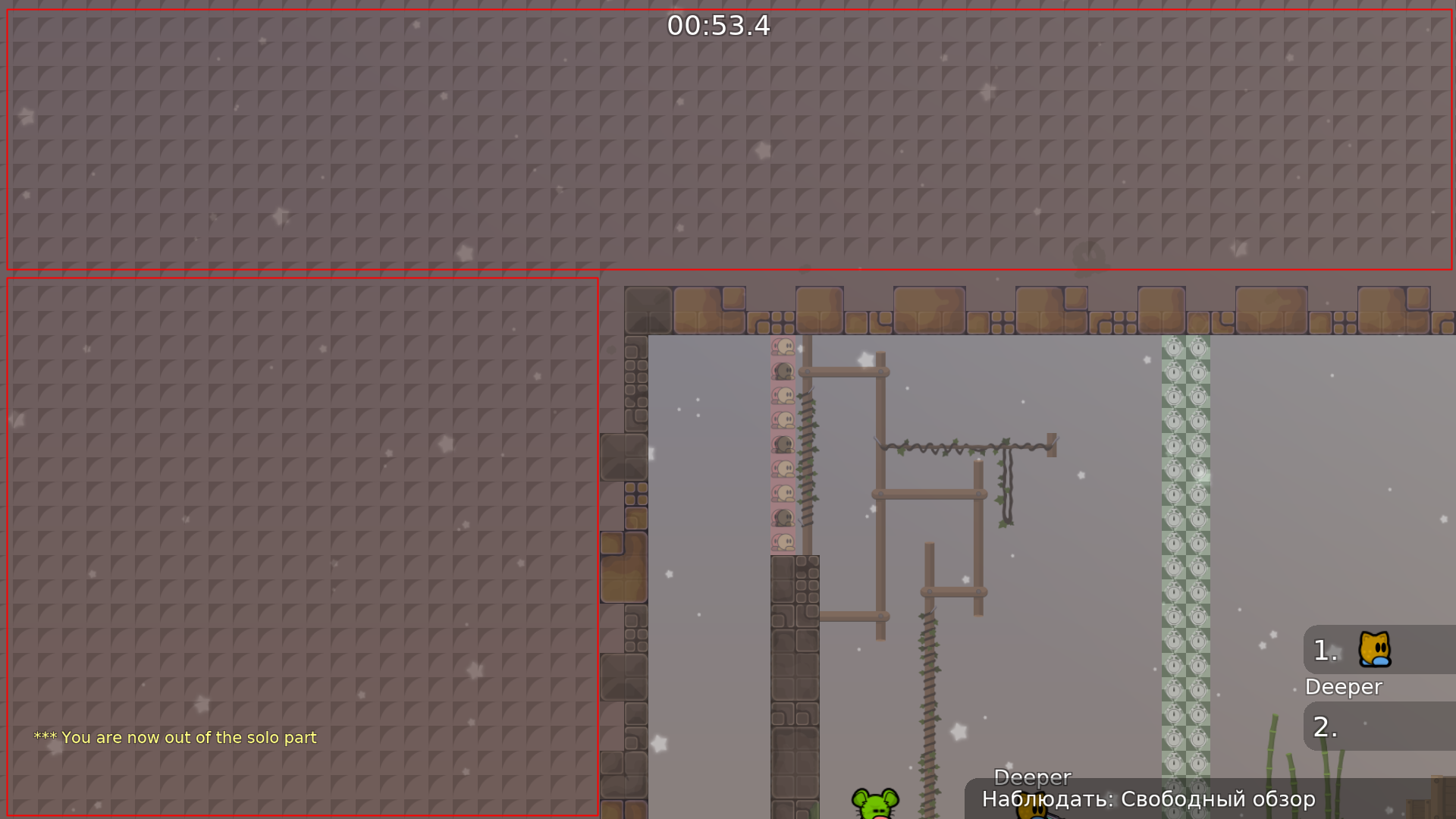Image resolution: width=1456 pixels, height=819 pixels.
Task: Click the solo part chat notification
Action: point(174,736)
